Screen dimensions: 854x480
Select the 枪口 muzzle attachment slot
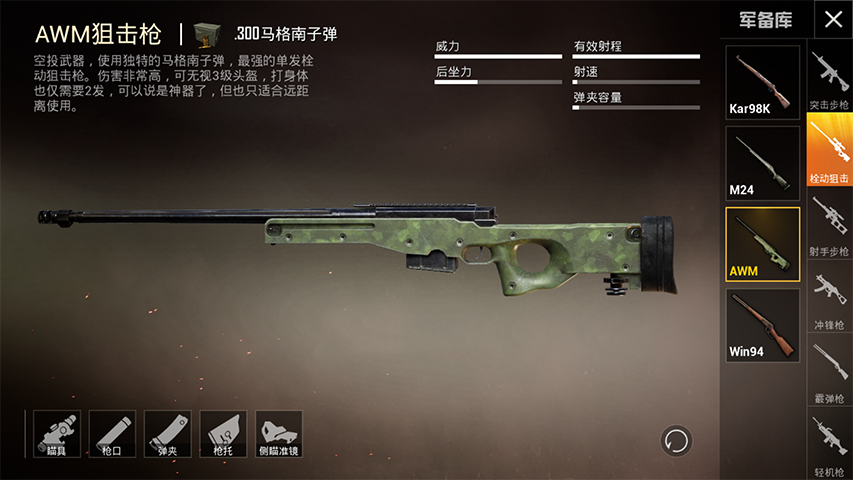pos(112,433)
